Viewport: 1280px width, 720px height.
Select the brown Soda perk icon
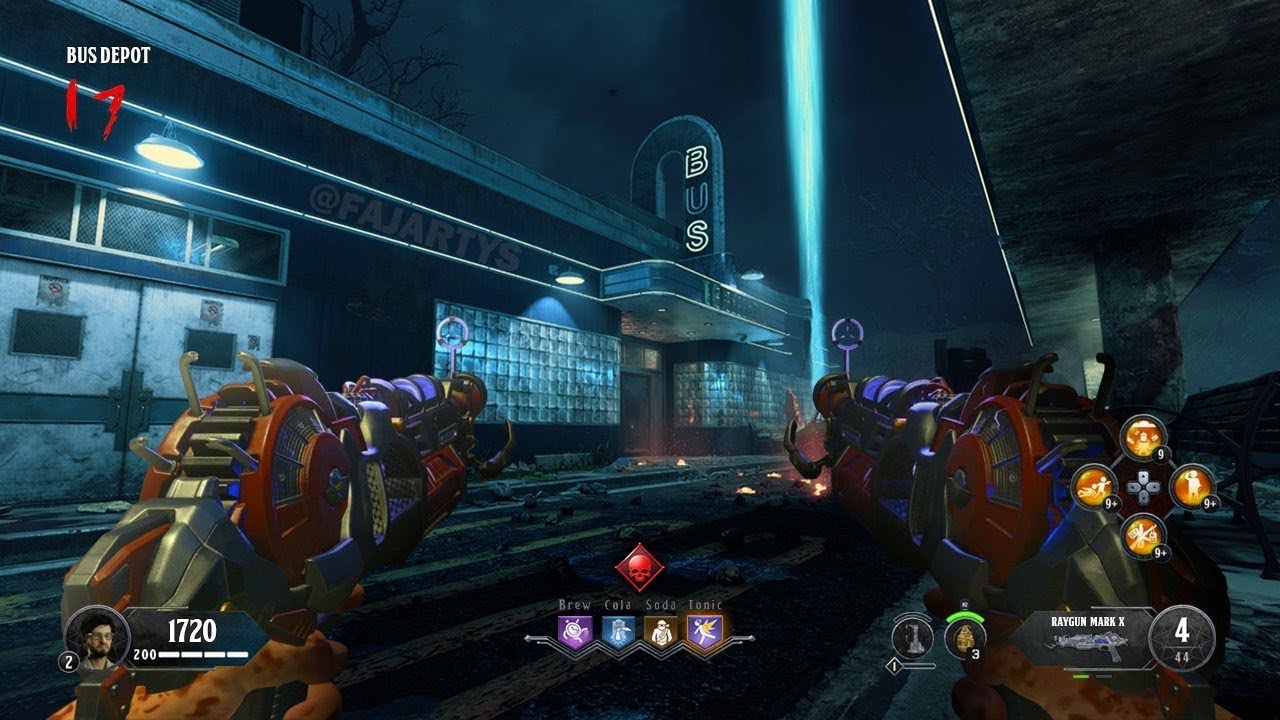click(661, 631)
